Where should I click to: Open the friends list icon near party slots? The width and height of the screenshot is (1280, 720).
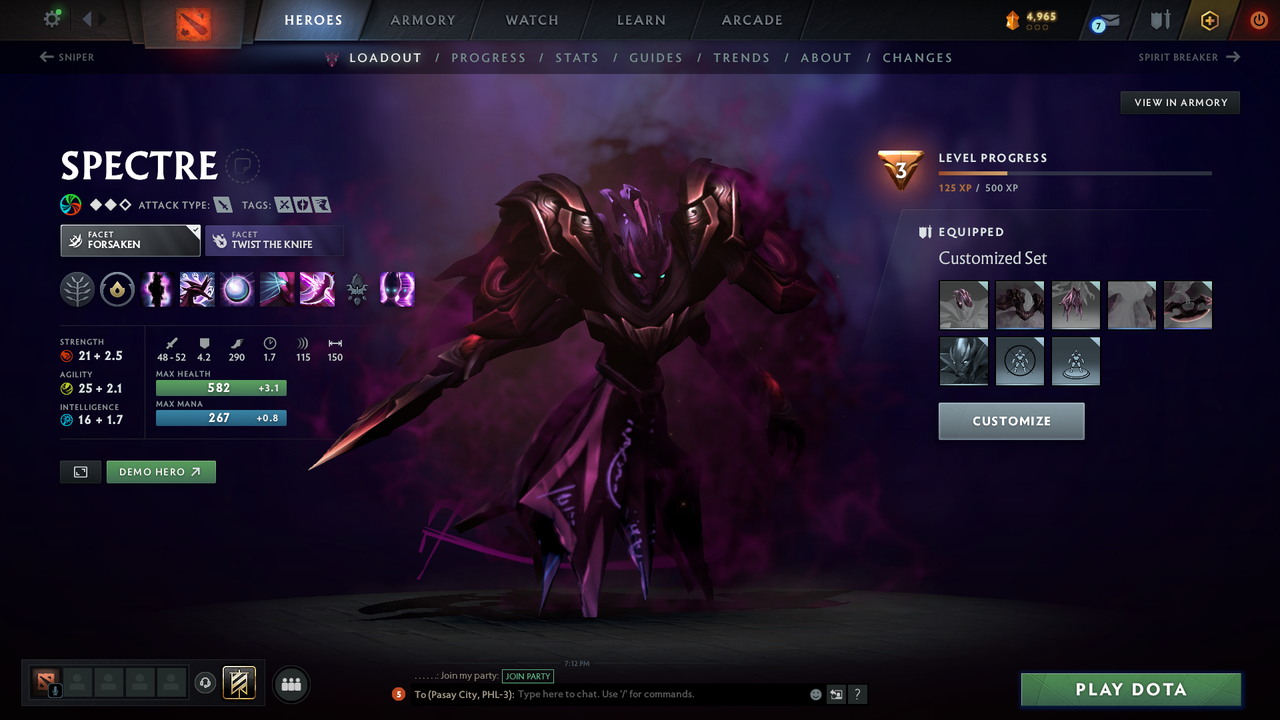[290, 684]
